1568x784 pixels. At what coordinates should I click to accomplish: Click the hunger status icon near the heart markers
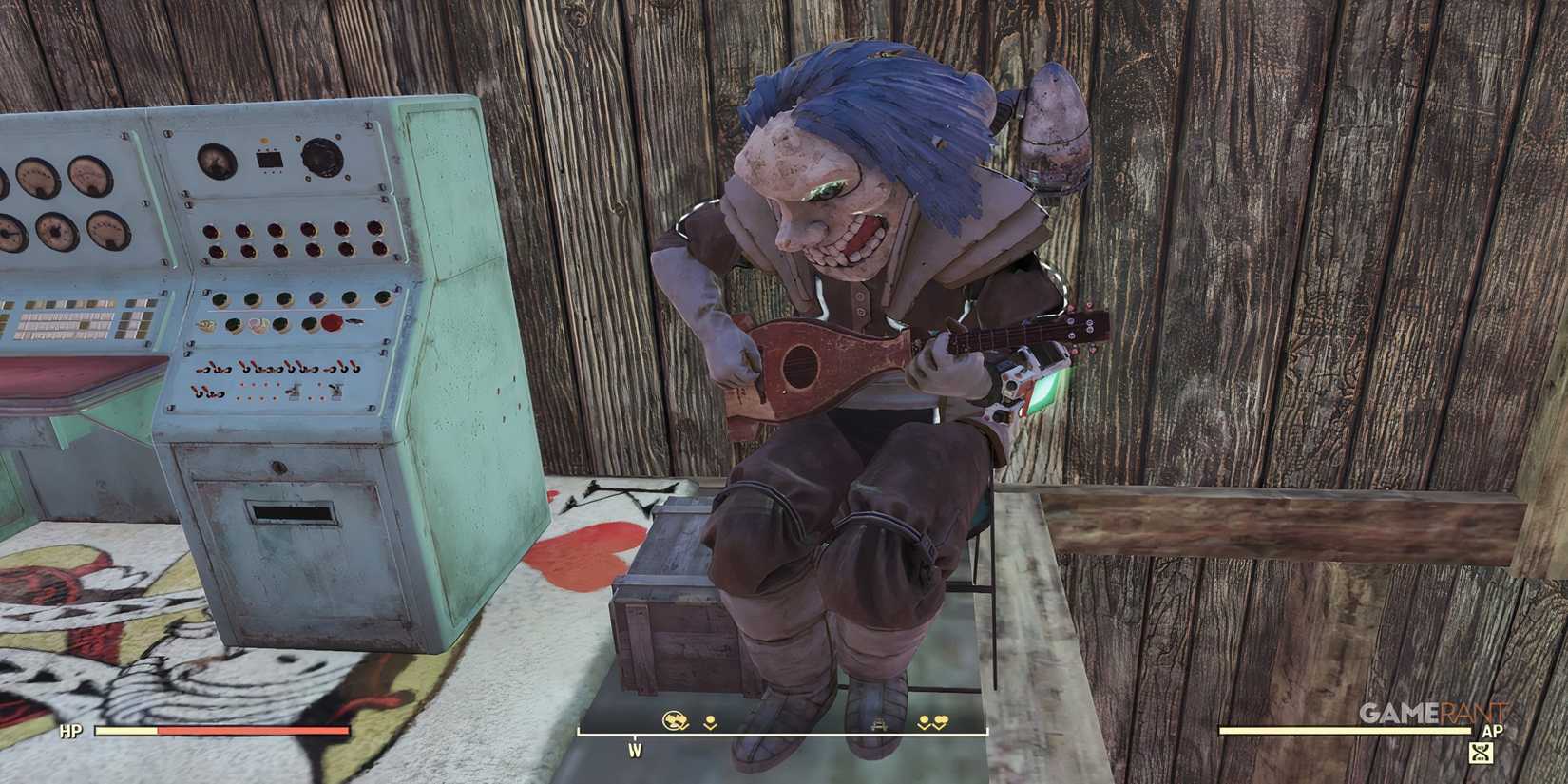coord(923,720)
